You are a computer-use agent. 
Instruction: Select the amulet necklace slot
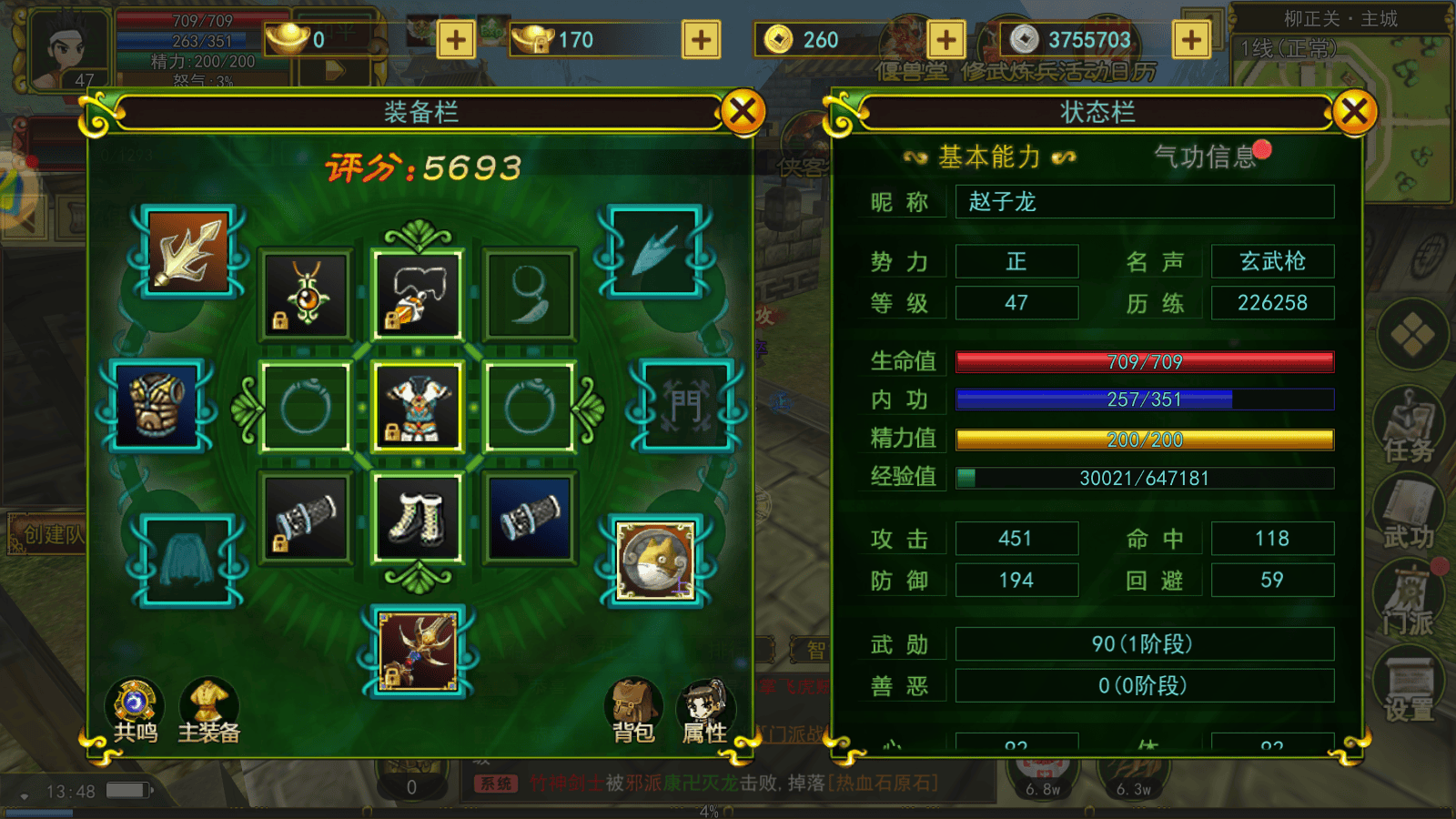coord(307,295)
